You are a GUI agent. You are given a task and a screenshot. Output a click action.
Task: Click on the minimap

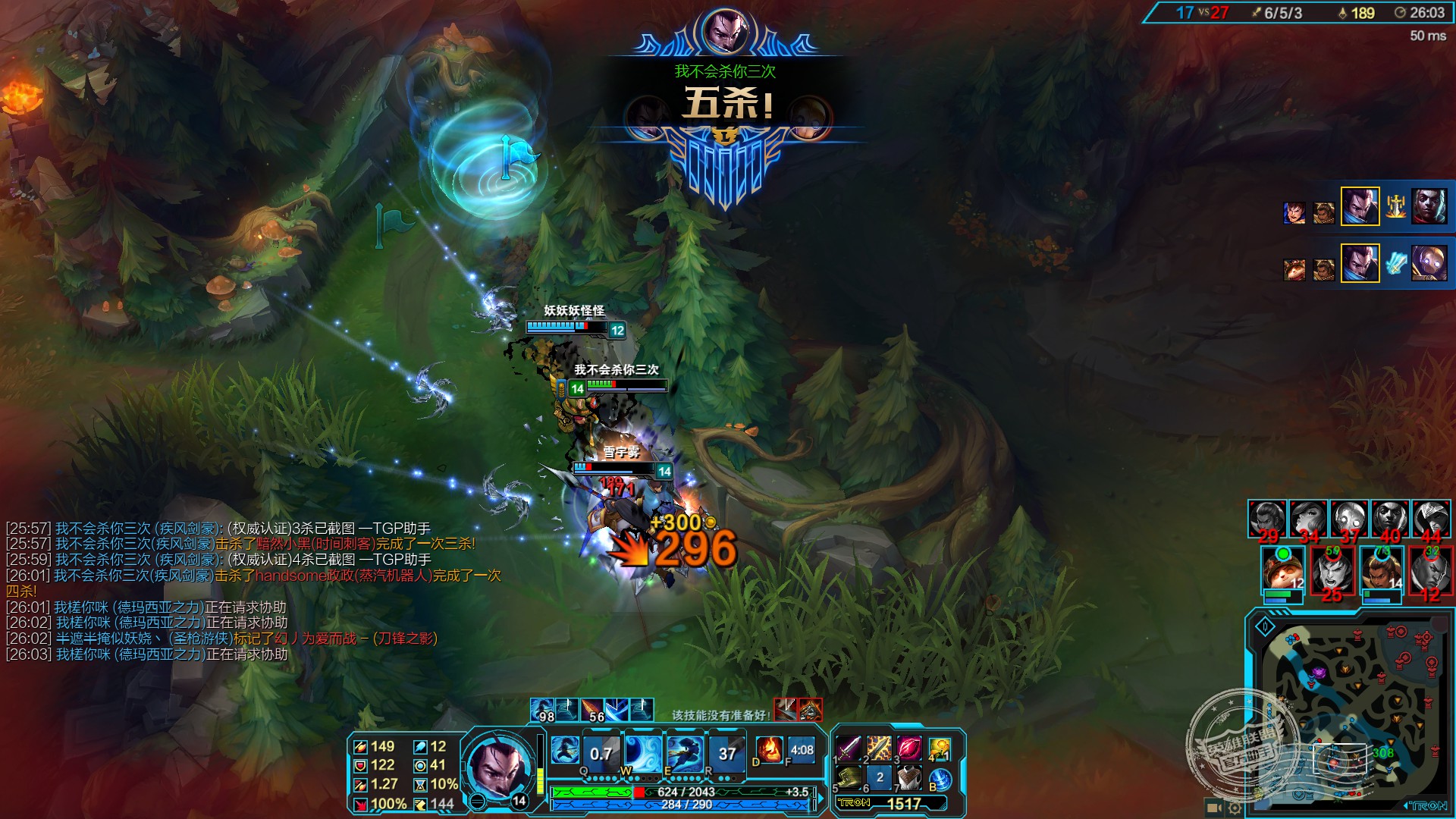(1350, 713)
